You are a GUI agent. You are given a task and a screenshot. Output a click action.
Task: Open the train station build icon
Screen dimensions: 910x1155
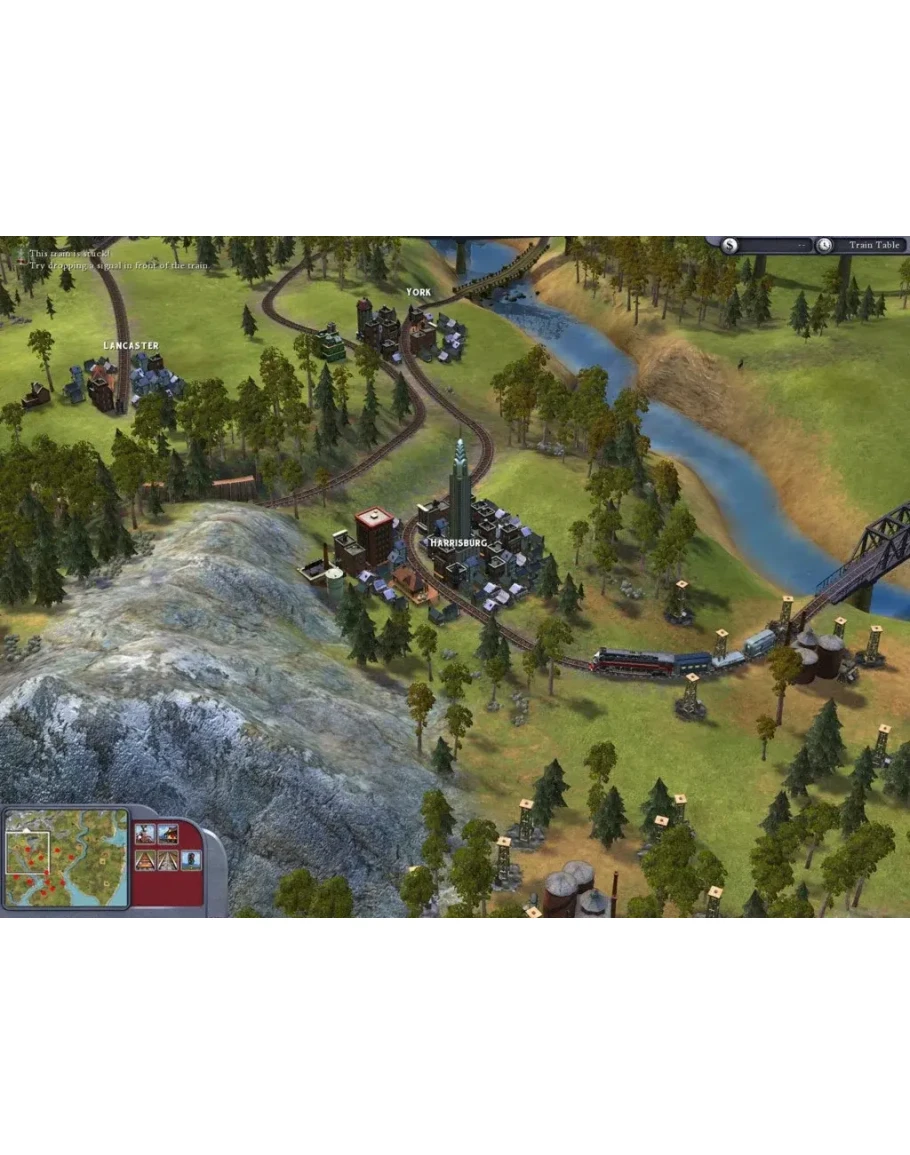167,833
